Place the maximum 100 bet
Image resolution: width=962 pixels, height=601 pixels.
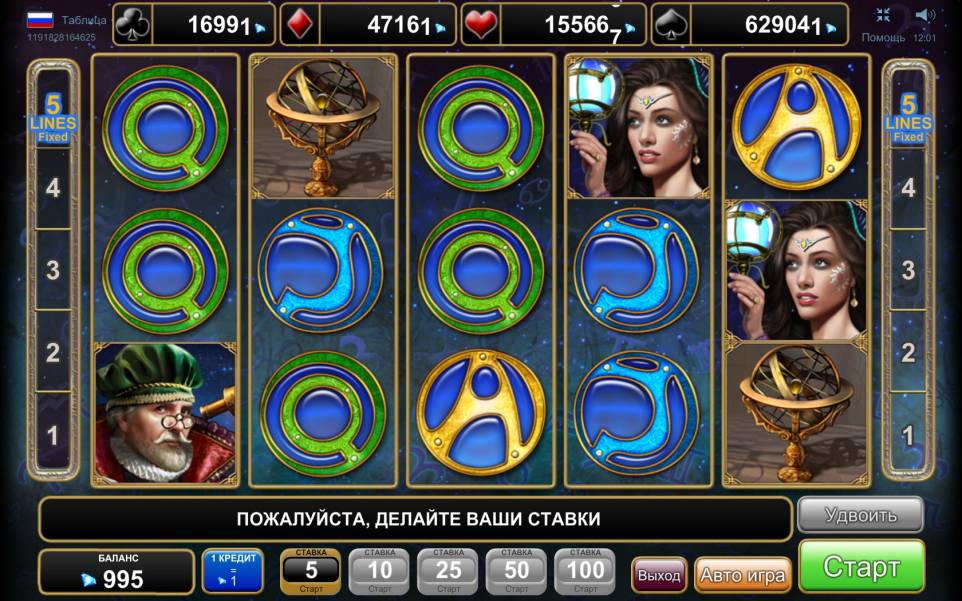[585, 570]
